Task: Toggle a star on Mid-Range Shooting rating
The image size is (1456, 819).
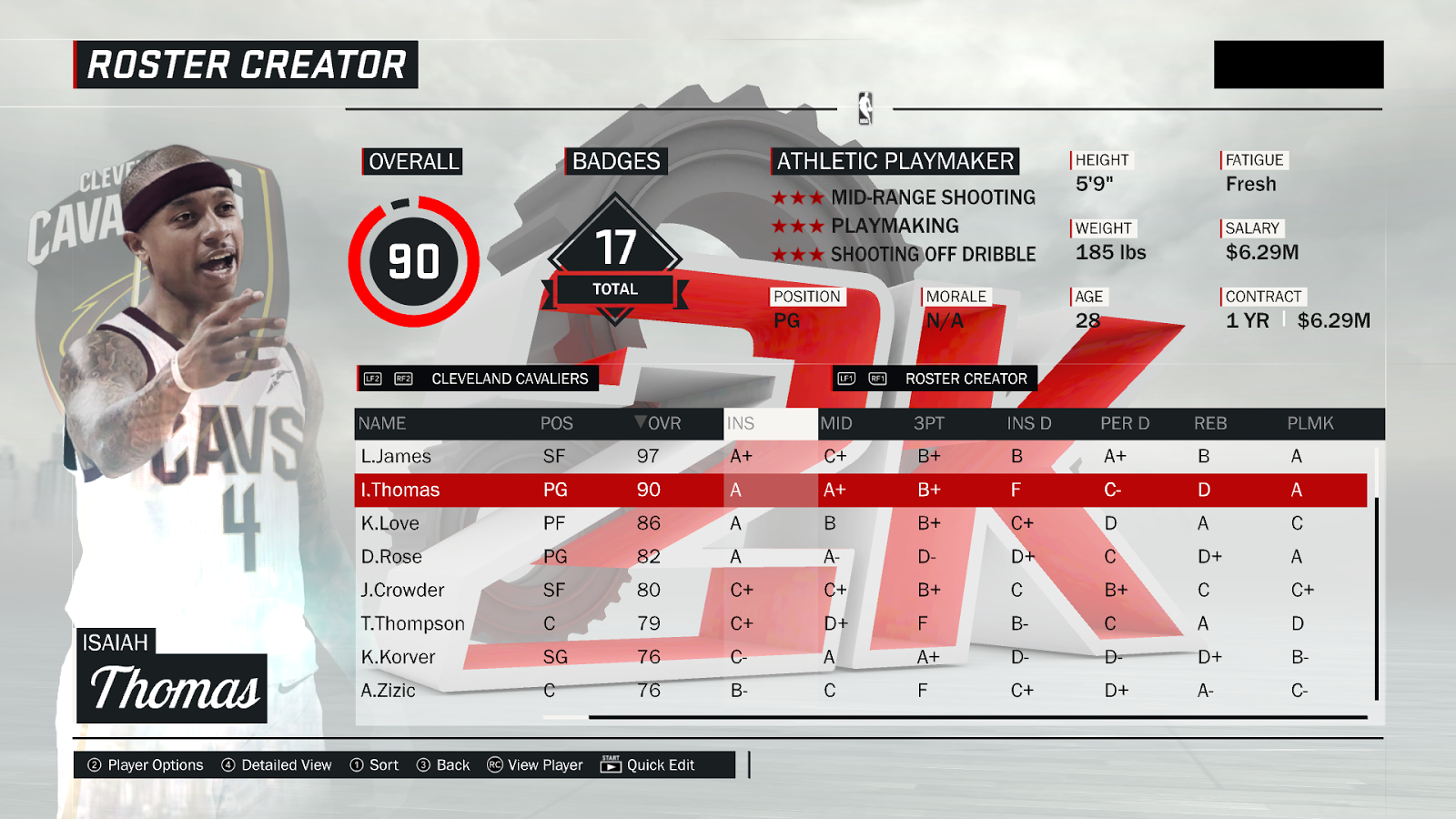Action: click(800, 197)
